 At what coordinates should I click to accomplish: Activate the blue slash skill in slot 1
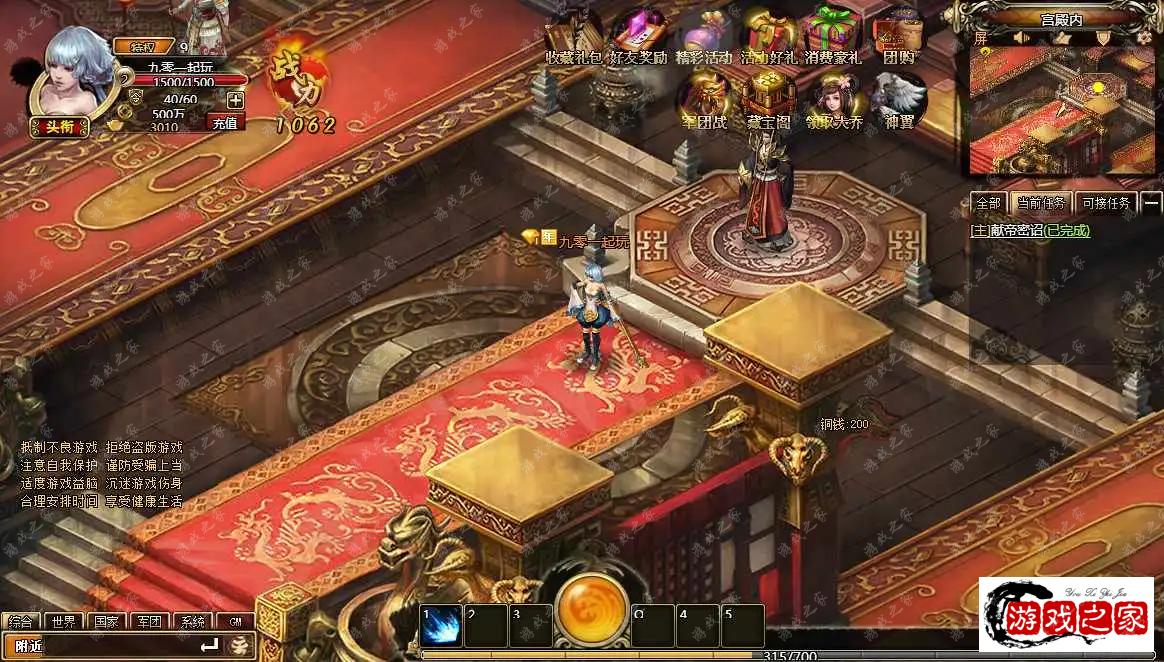coord(441,625)
